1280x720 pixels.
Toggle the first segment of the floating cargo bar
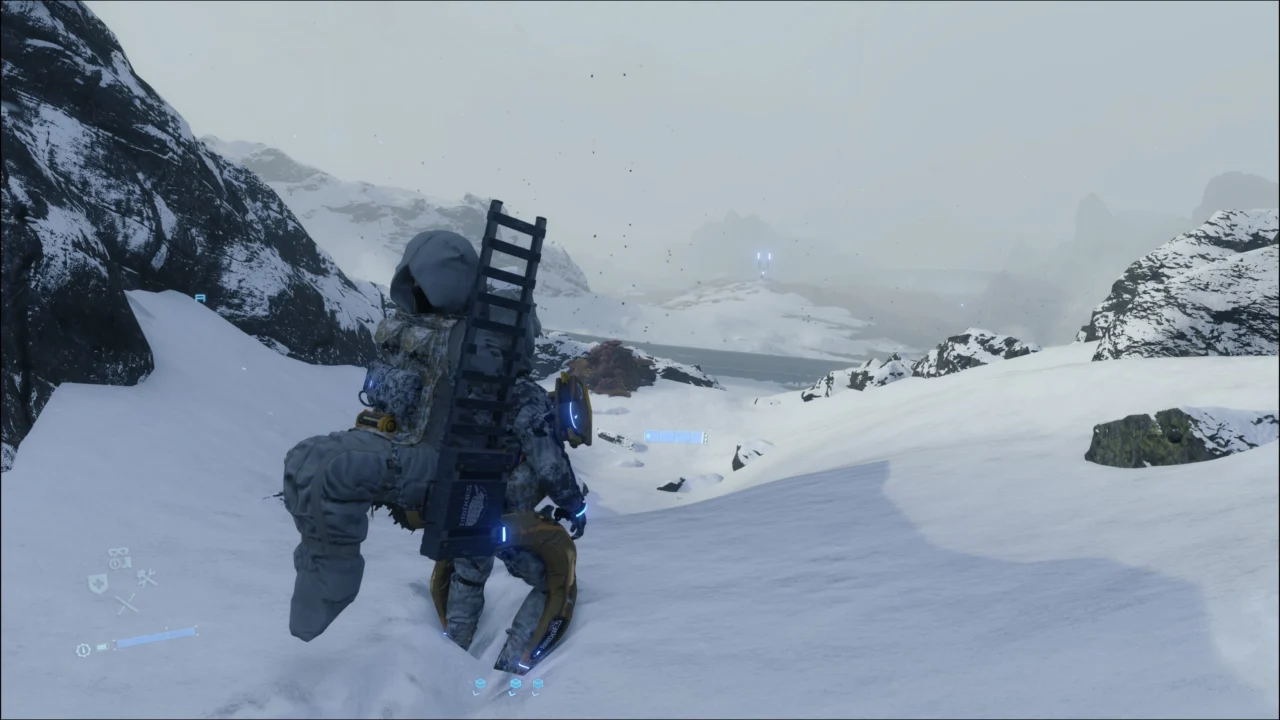point(651,437)
